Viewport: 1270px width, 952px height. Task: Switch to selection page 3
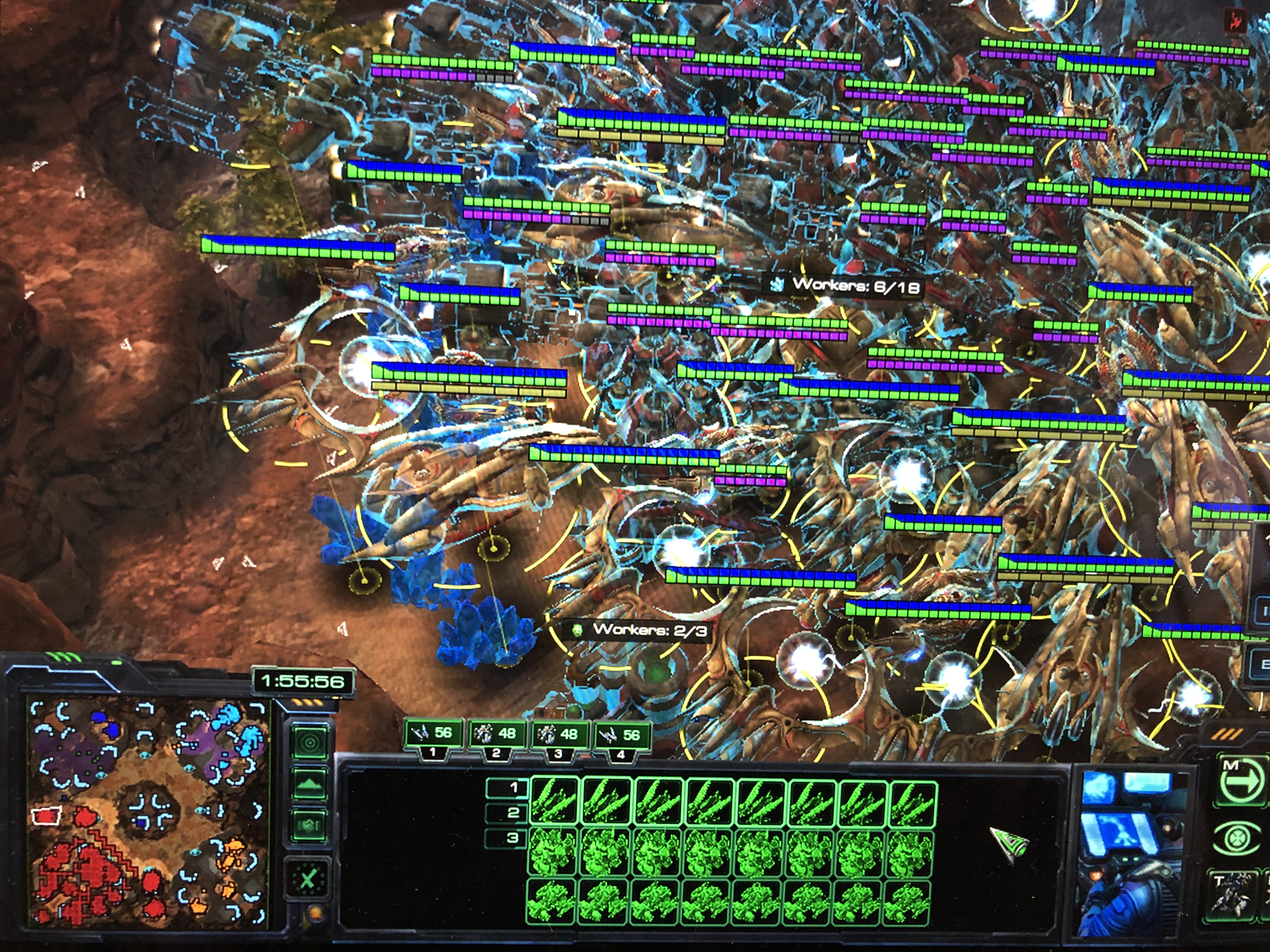coord(508,838)
